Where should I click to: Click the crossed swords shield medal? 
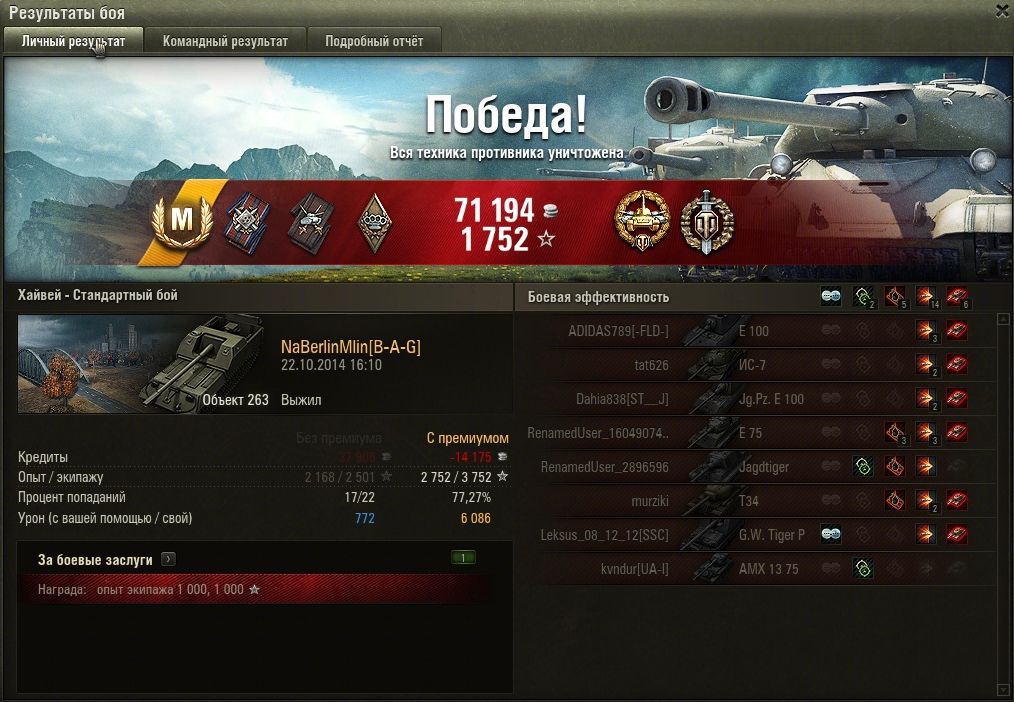coord(707,221)
